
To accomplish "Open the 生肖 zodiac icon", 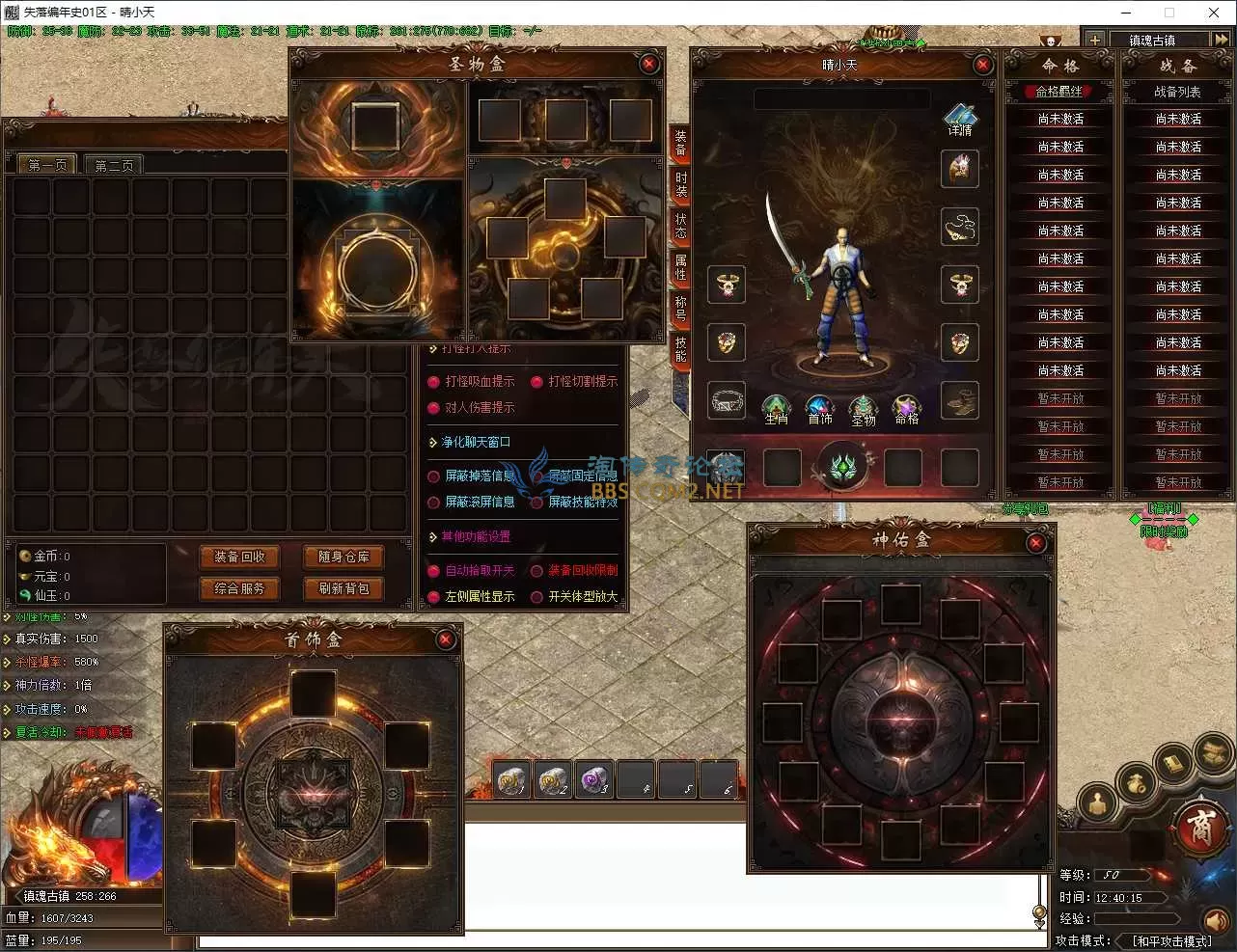I will 777,409.
